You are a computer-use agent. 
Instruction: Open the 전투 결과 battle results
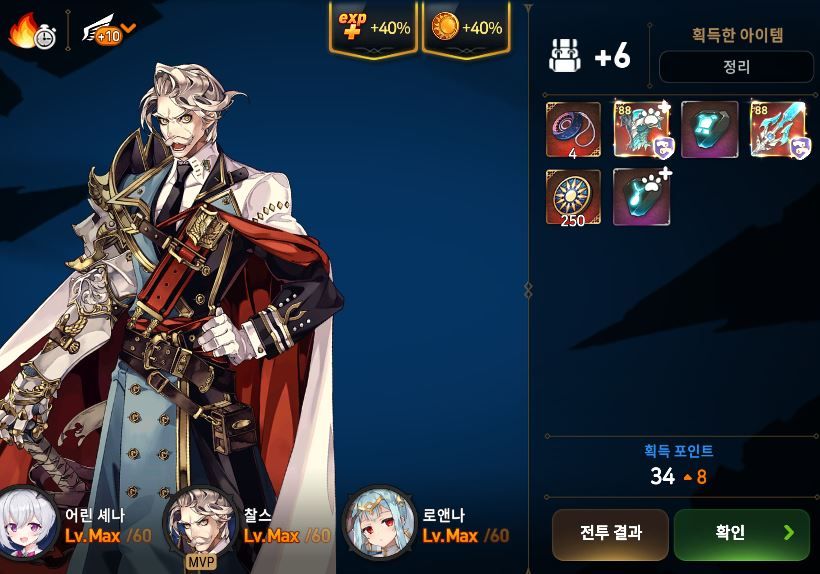click(610, 534)
